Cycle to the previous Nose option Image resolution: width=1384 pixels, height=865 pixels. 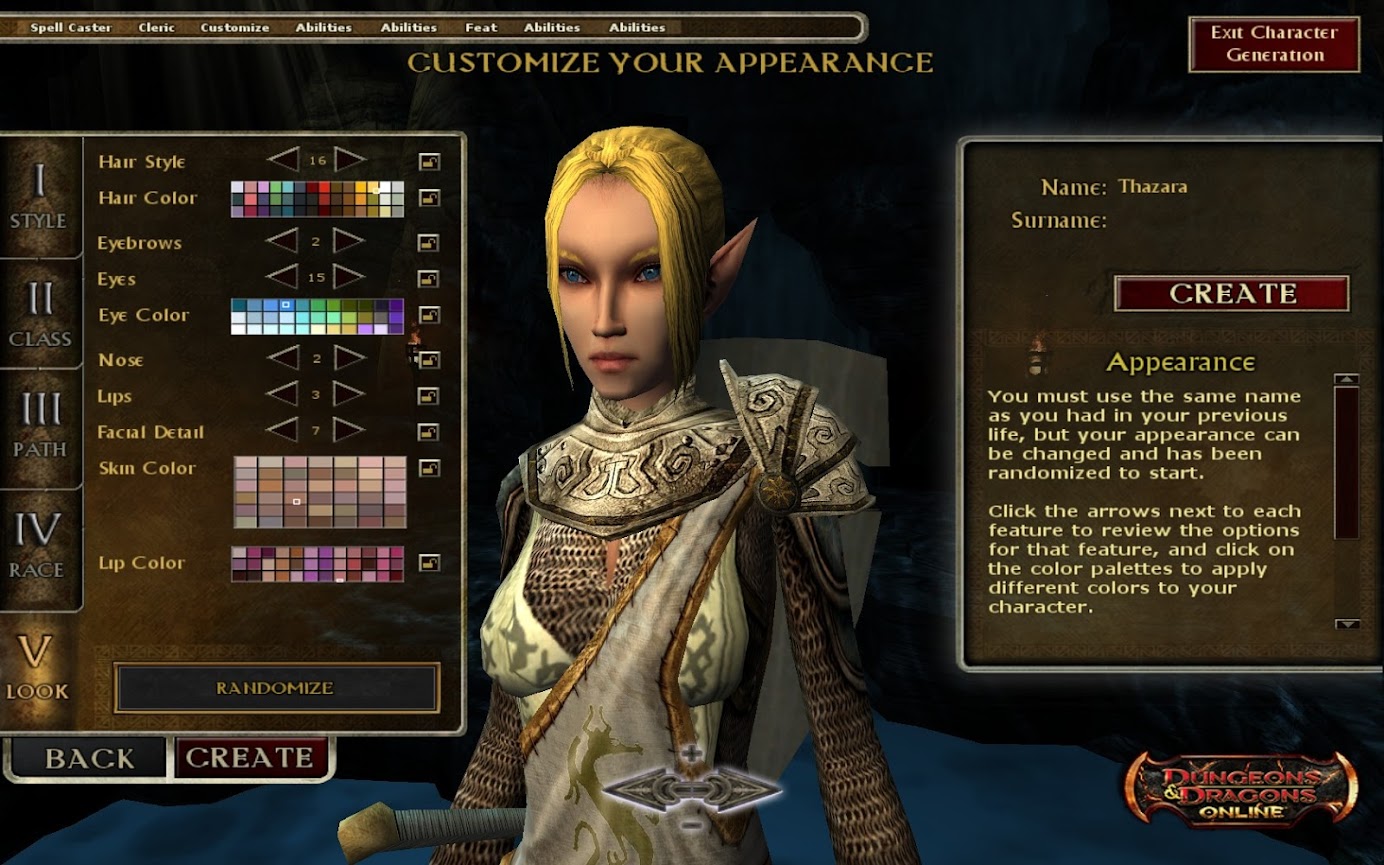coord(283,358)
